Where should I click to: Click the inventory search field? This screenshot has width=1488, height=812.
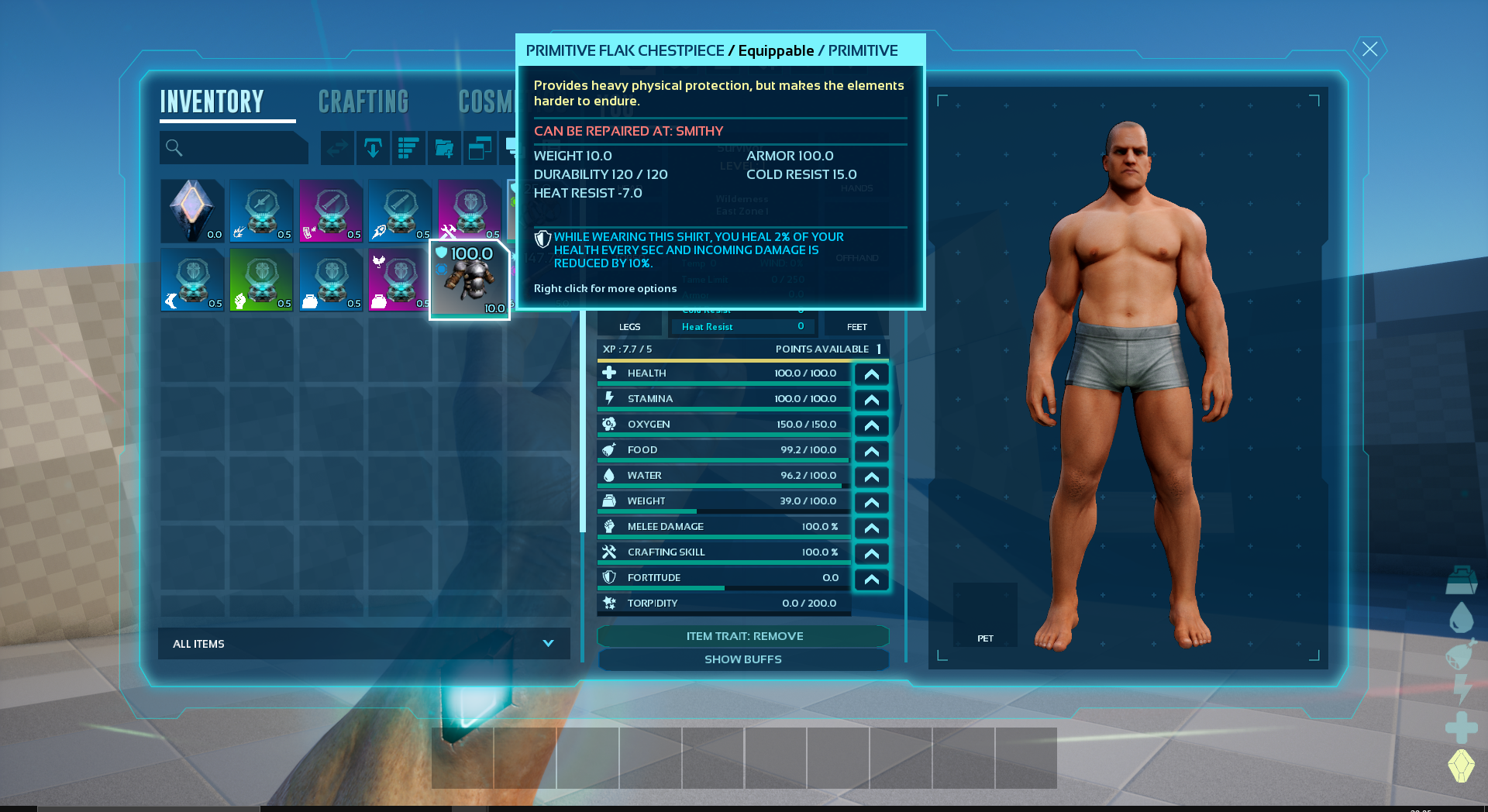[x=234, y=148]
